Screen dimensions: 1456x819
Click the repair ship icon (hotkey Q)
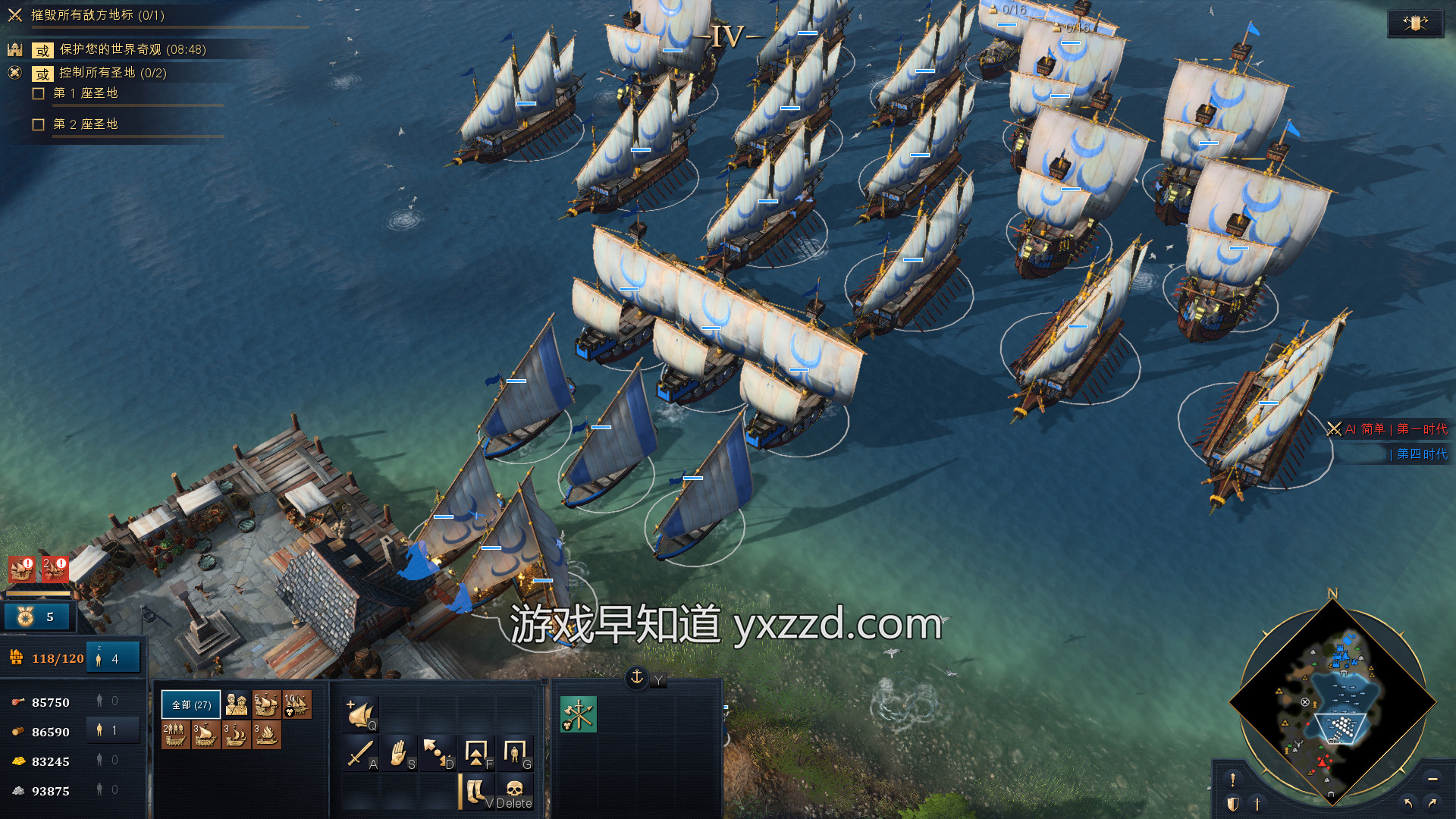click(x=361, y=714)
